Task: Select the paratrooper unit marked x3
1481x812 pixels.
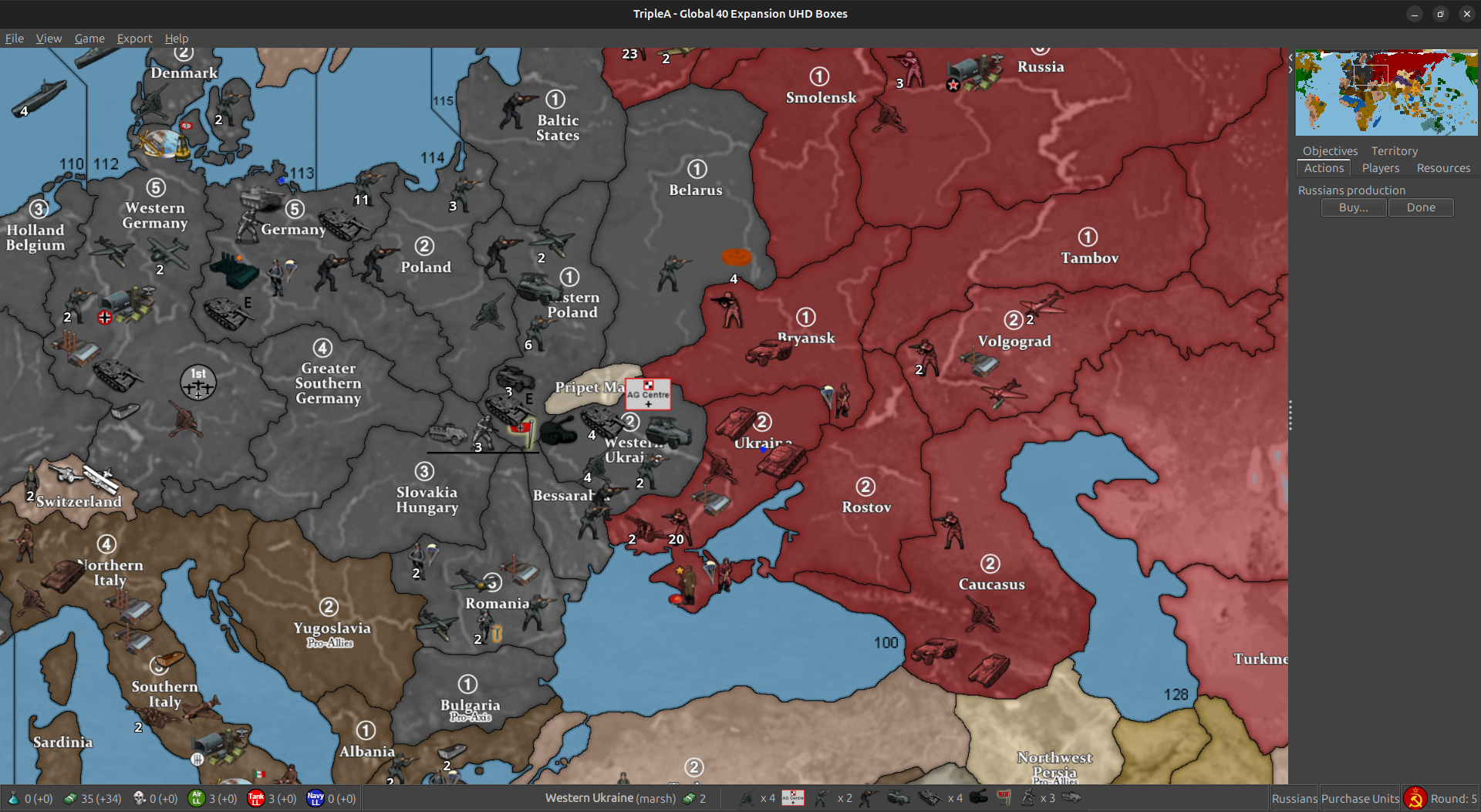Action: pyautogui.click(x=1028, y=798)
